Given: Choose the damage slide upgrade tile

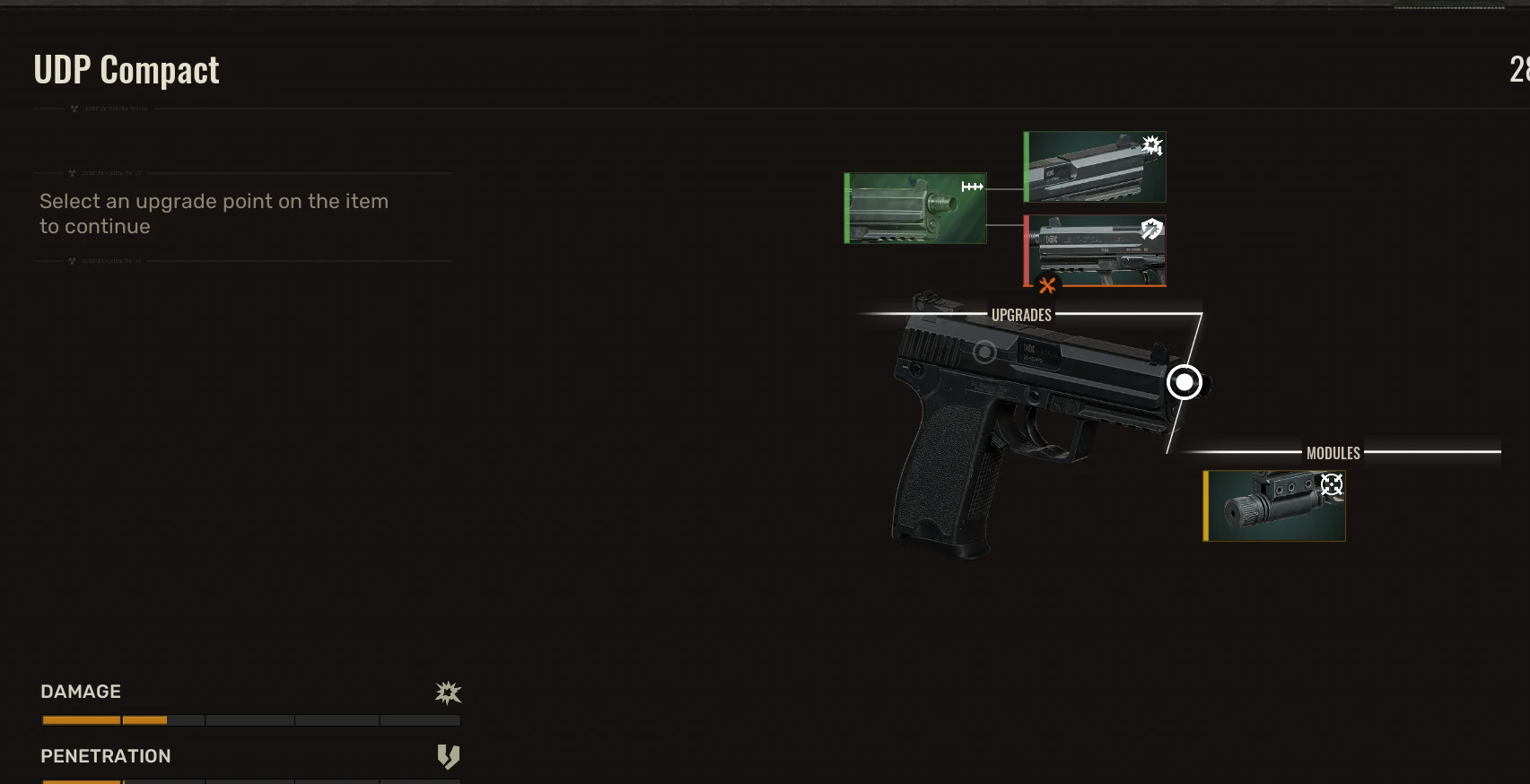Looking at the screenshot, I should coord(1095,167).
